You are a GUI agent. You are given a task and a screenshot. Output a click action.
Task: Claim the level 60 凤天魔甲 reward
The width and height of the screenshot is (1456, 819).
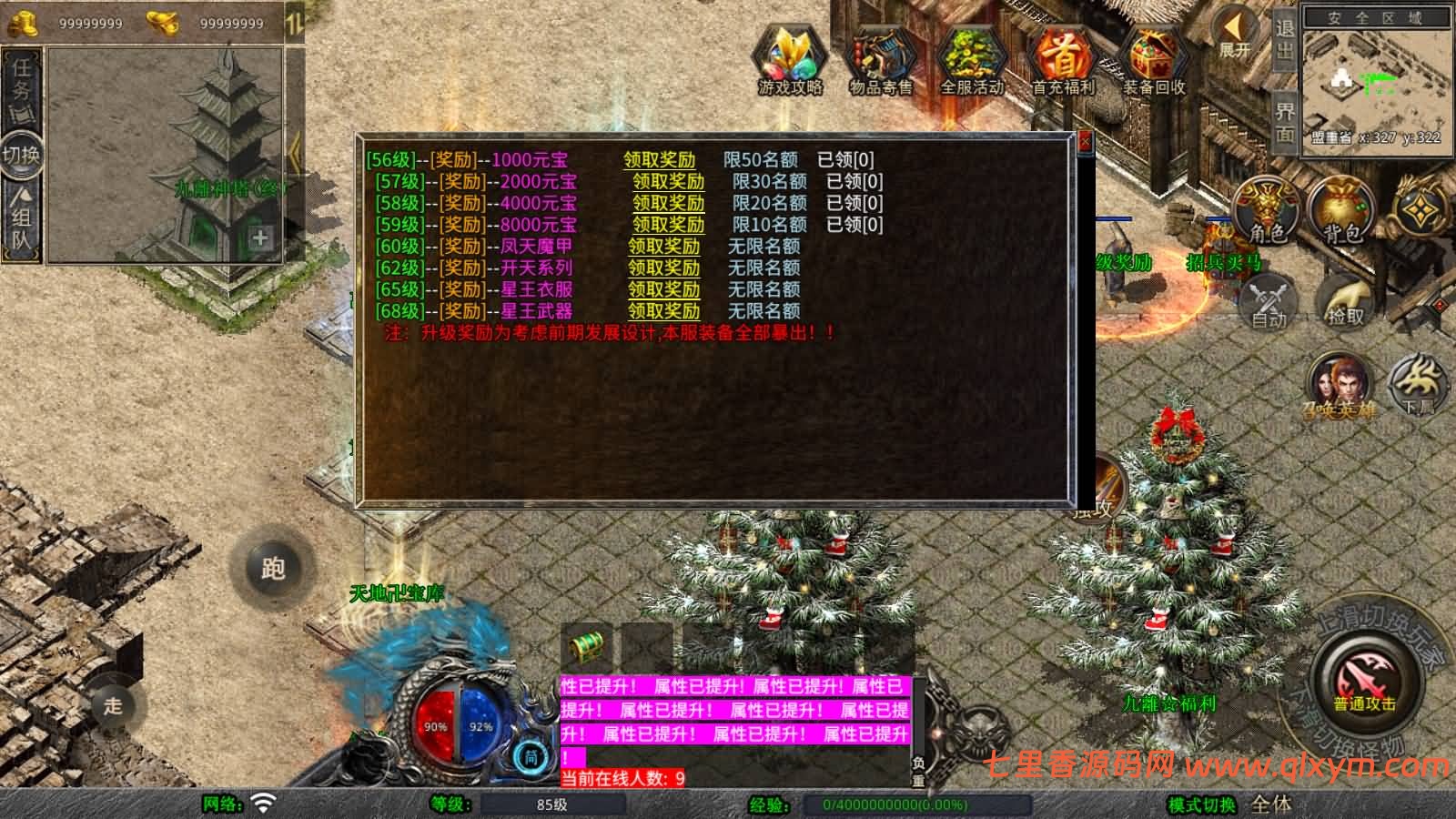tap(663, 247)
